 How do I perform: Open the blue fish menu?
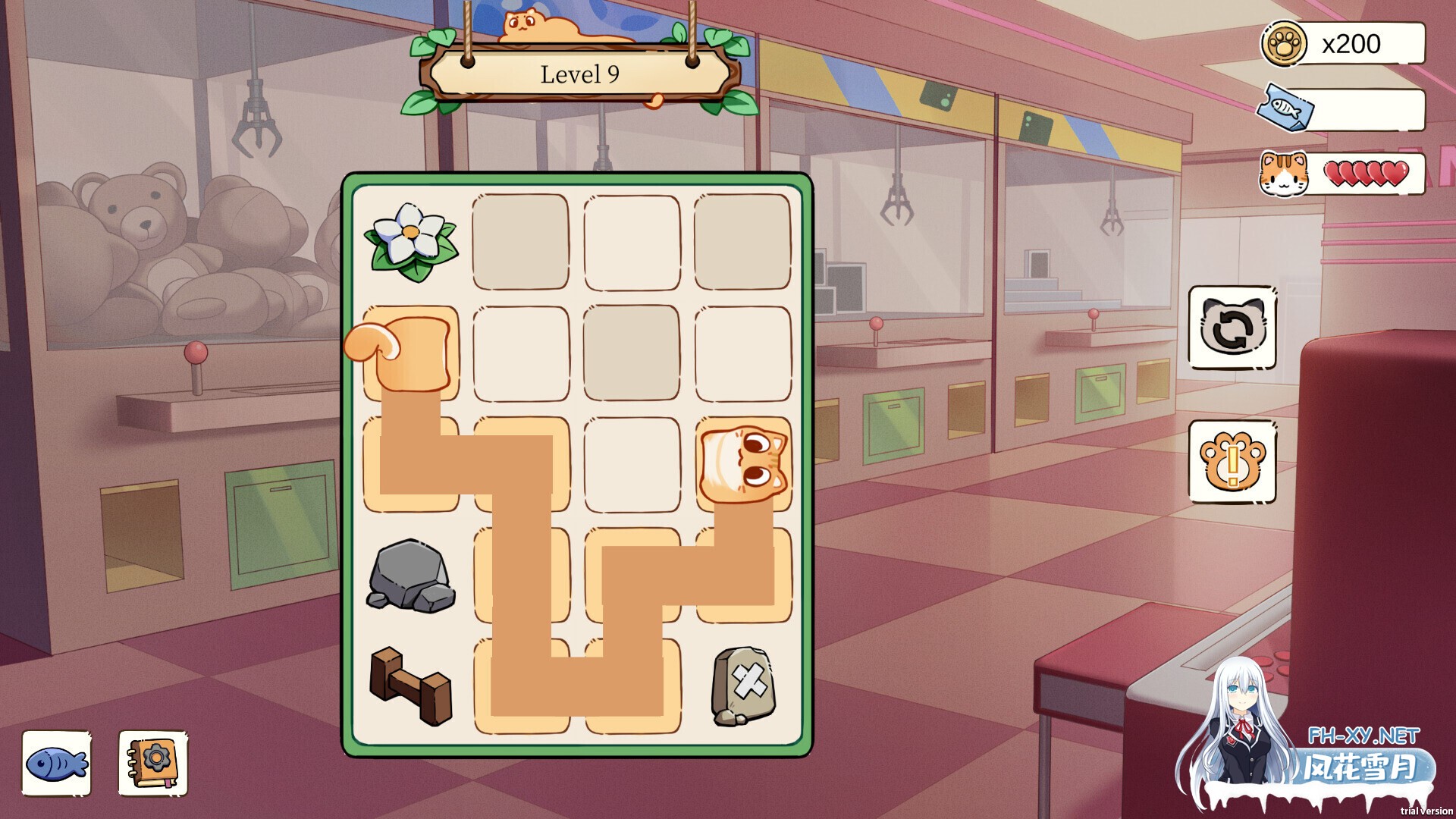point(57,763)
